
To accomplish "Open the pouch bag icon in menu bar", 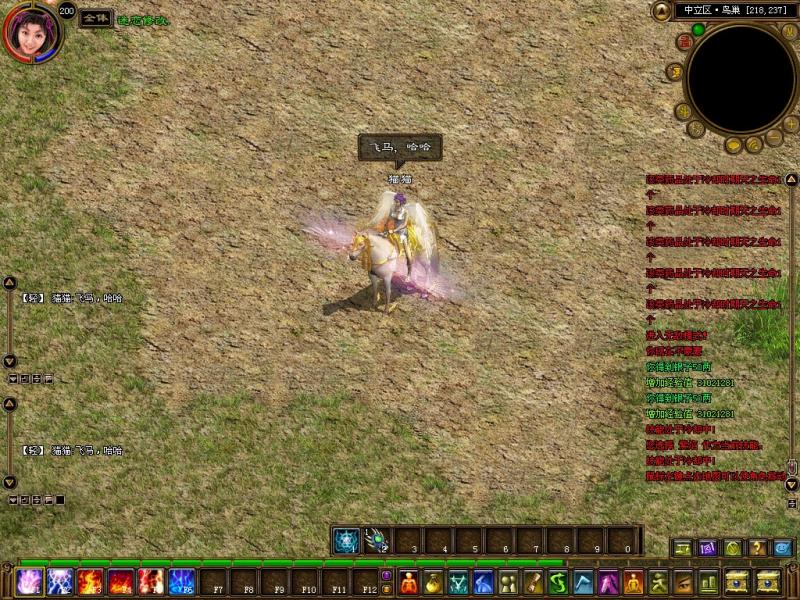I will 434,582.
